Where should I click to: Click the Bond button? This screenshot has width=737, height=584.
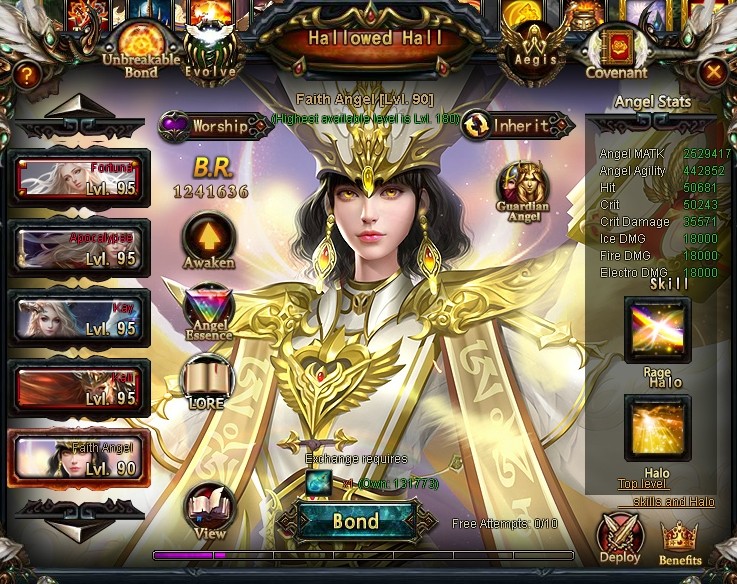coord(357,521)
